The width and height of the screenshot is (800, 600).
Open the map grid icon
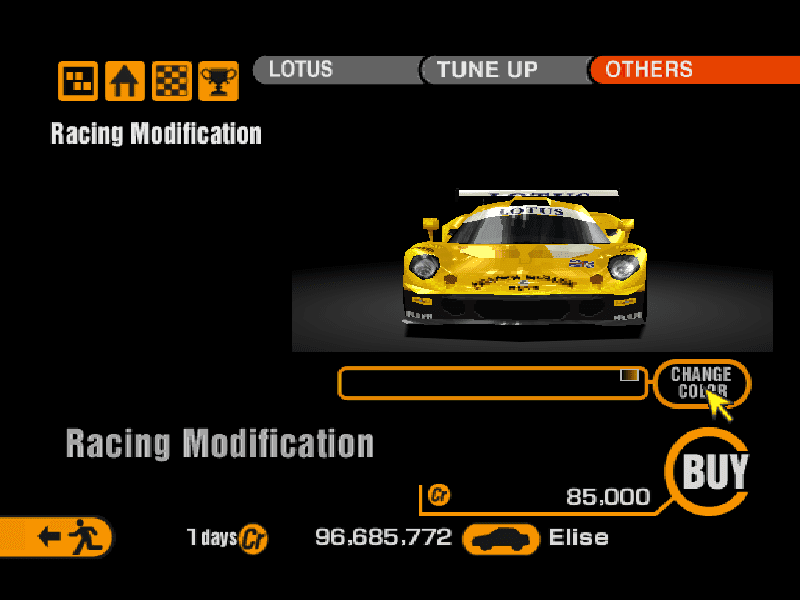78,81
